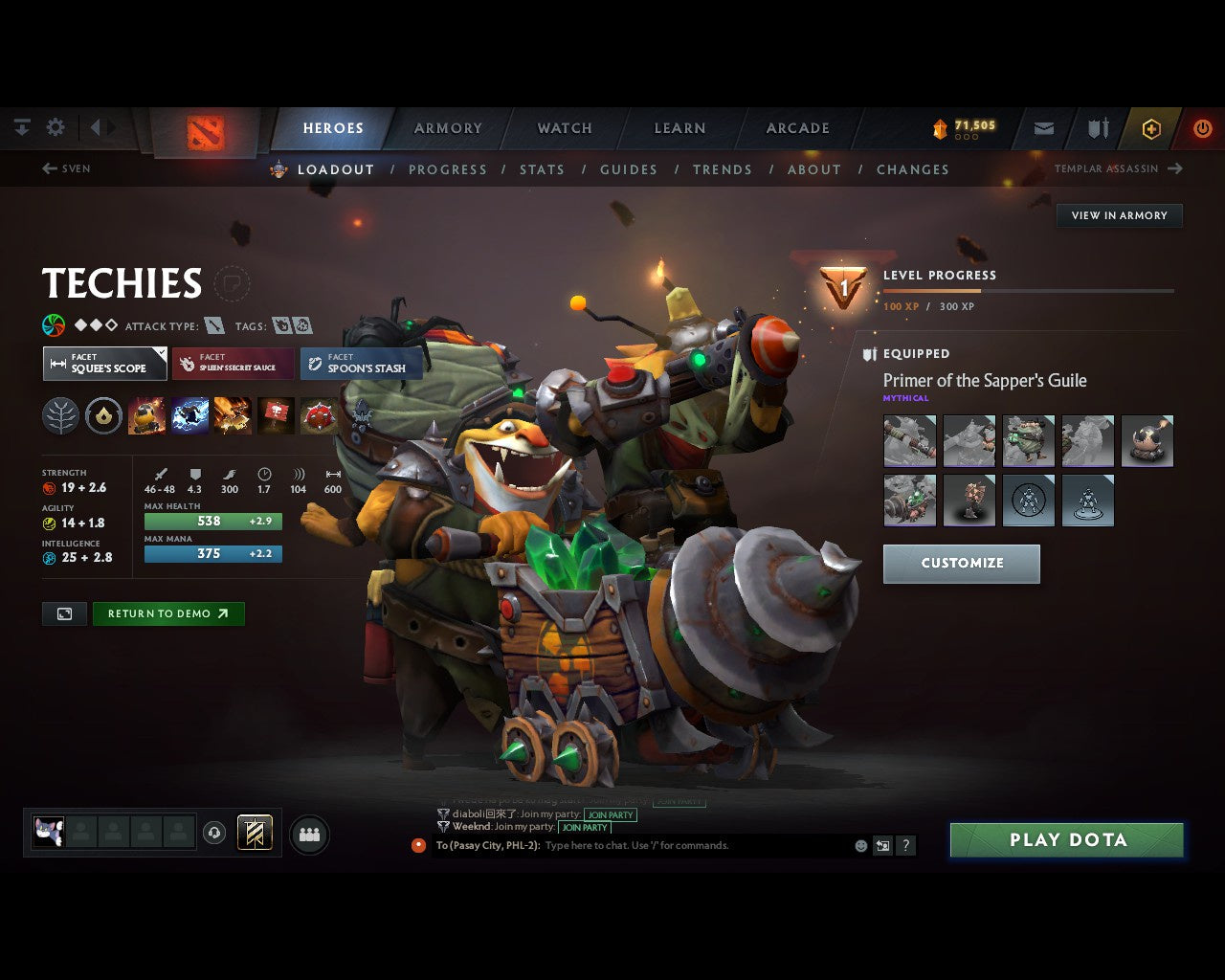Viewport: 1225px width, 980px height.
Task: Select the Spleen's Secret Sauce facet
Action: pos(233,363)
